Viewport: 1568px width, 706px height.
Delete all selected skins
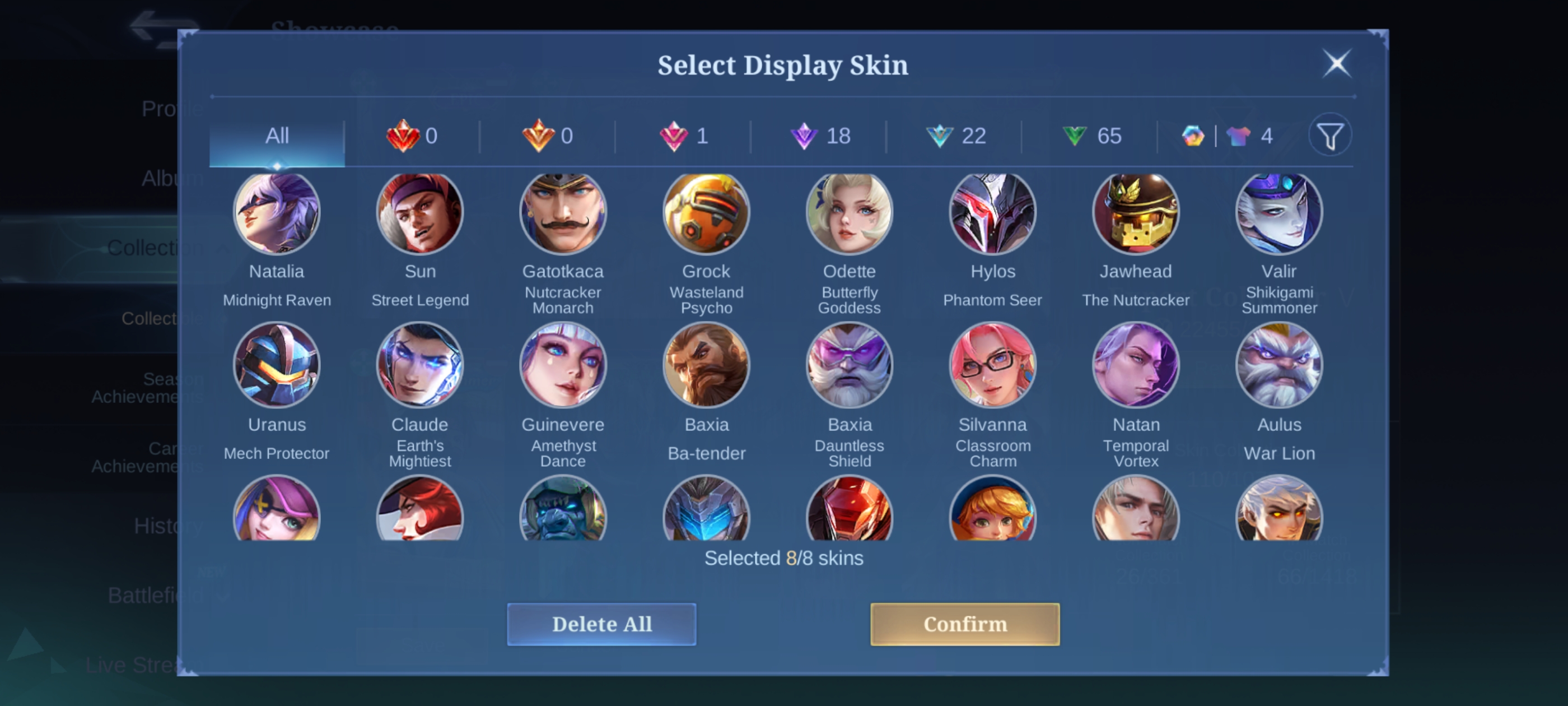601,624
